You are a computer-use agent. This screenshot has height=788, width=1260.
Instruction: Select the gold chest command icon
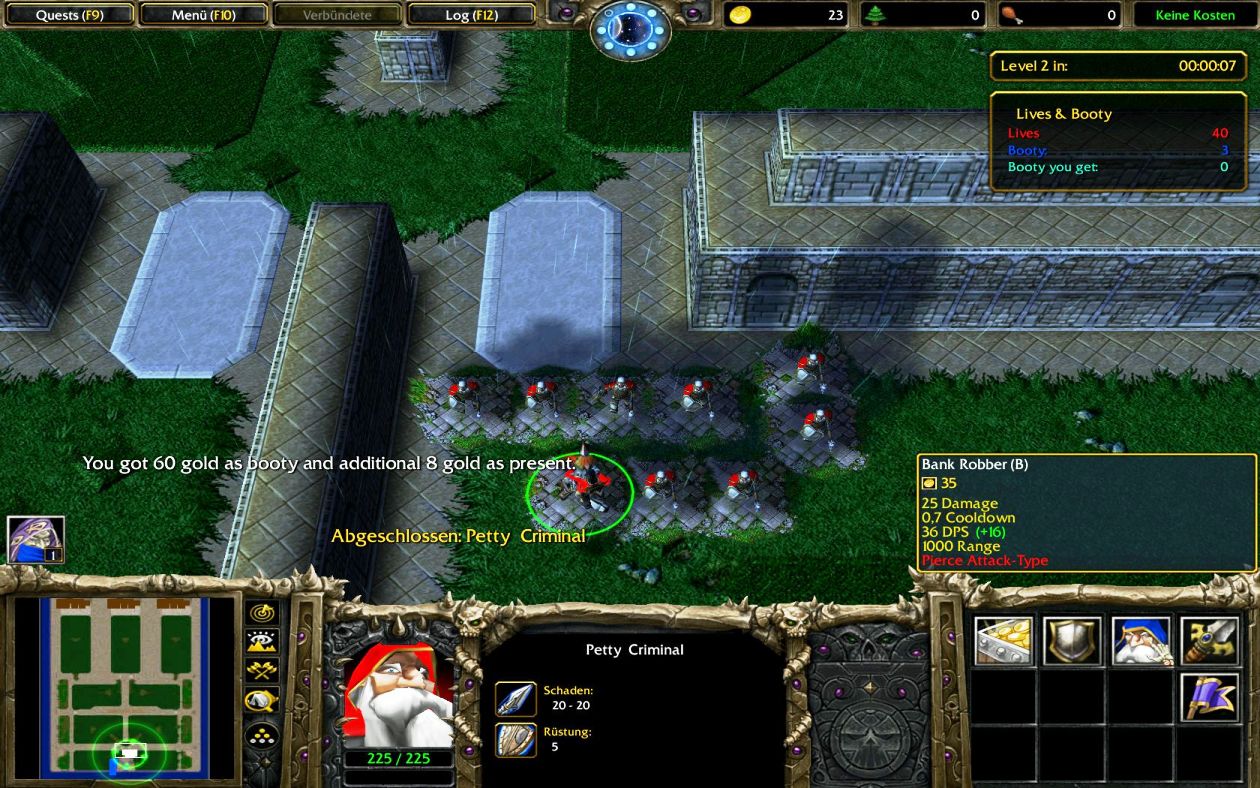(x=1004, y=641)
